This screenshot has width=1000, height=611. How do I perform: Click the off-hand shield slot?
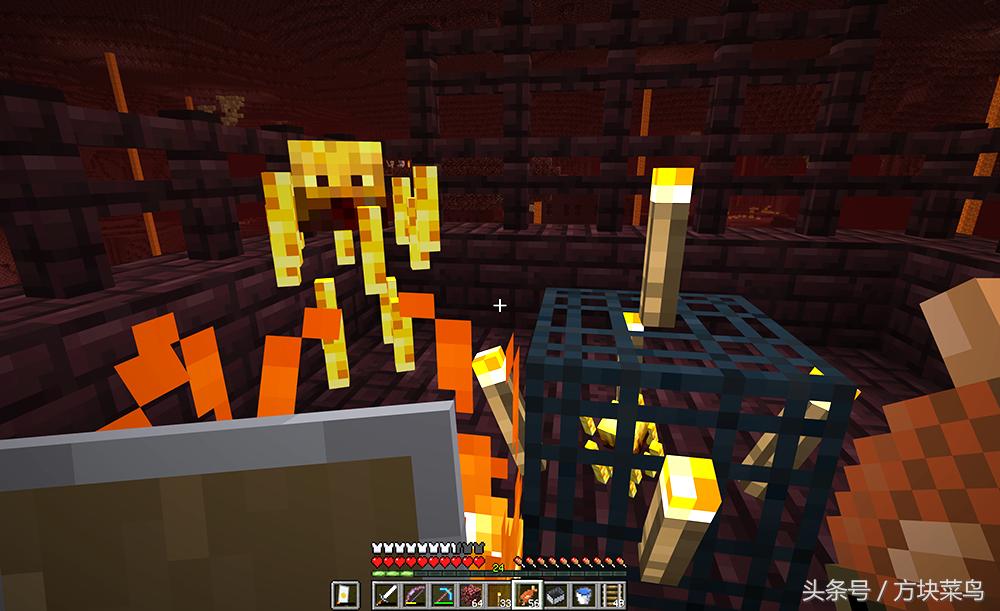pyautogui.click(x=344, y=595)
